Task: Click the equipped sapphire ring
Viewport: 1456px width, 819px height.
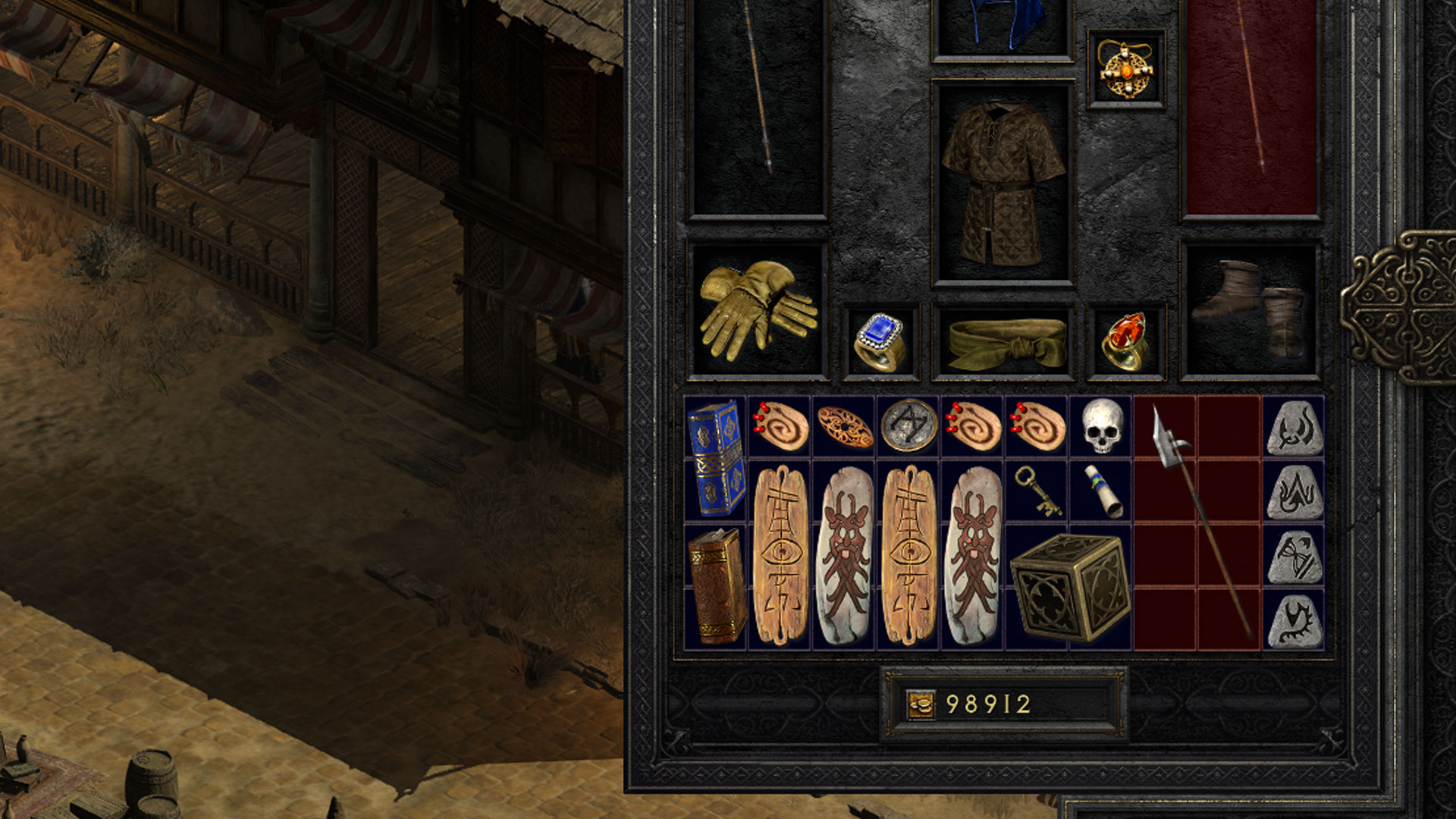Action: point(880,341)
